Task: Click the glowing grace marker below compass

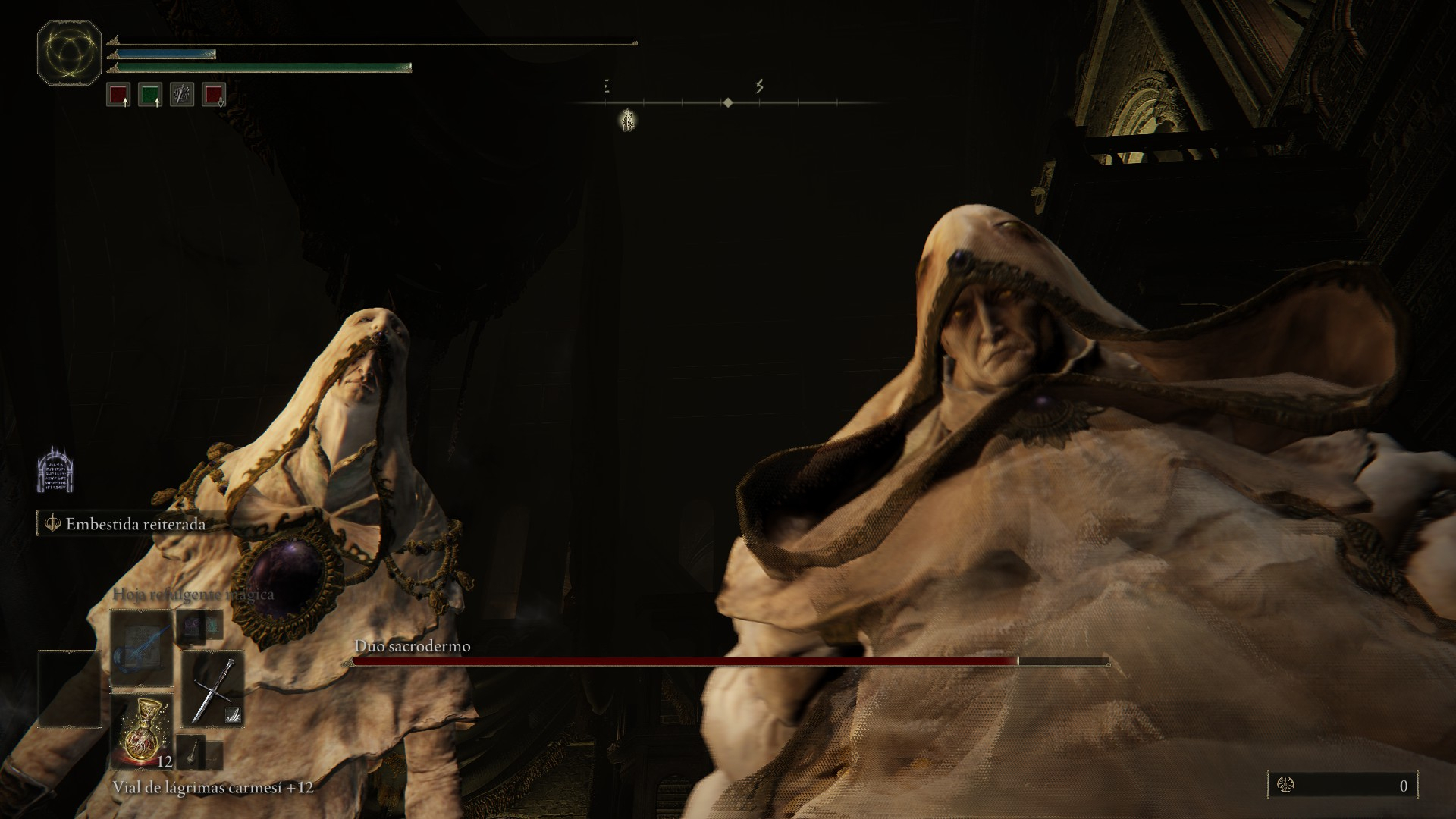Action: click(x=627, y=120)
